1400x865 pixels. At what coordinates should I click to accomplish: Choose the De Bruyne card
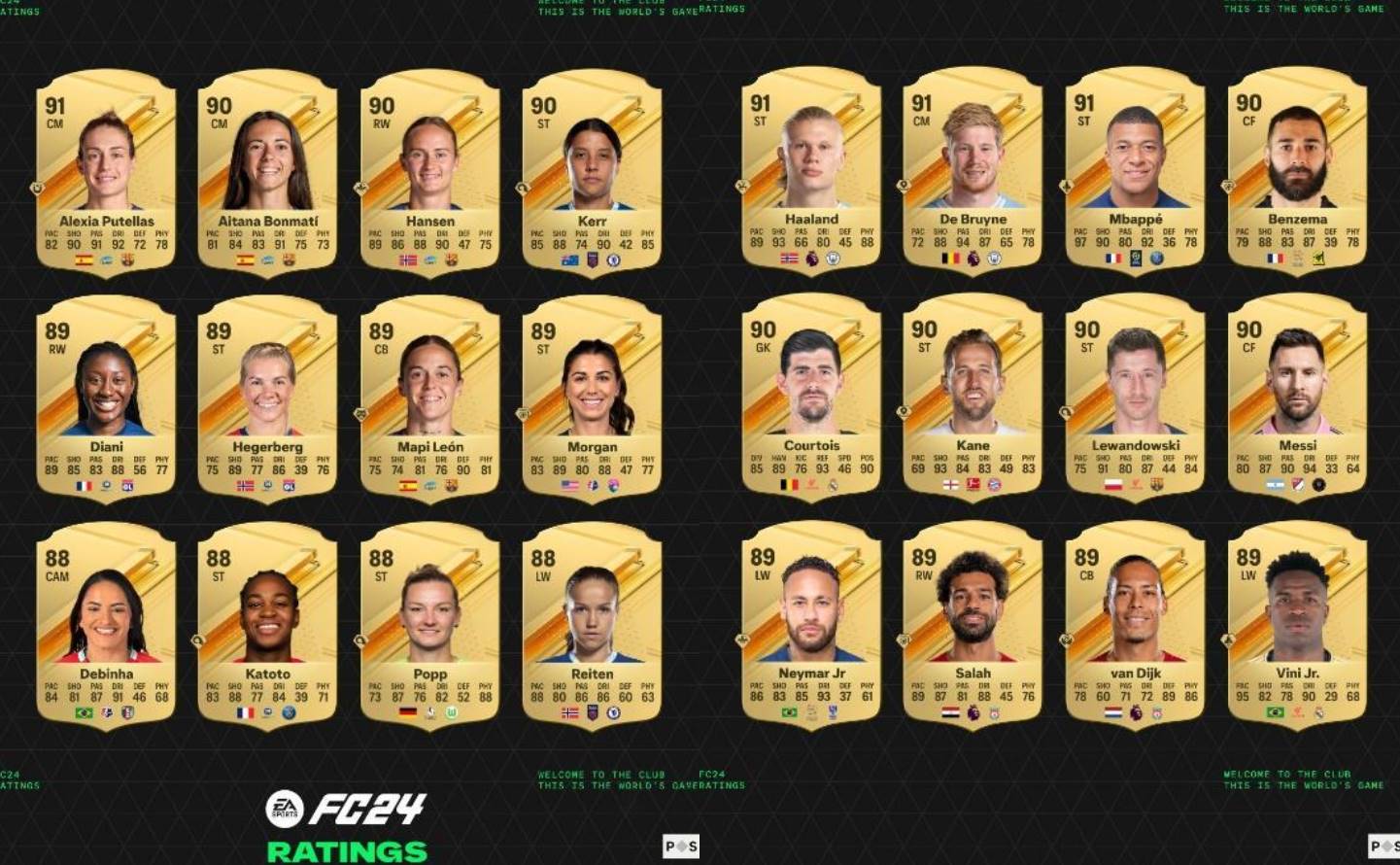pyautogui.click(x=973, y=172)
